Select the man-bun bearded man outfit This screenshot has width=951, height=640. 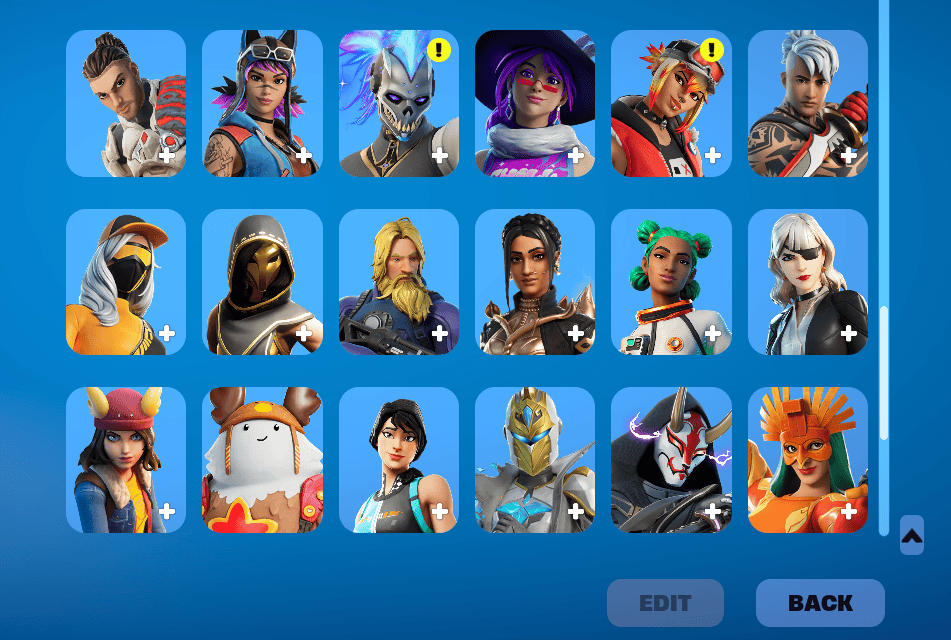click(126, 103)
